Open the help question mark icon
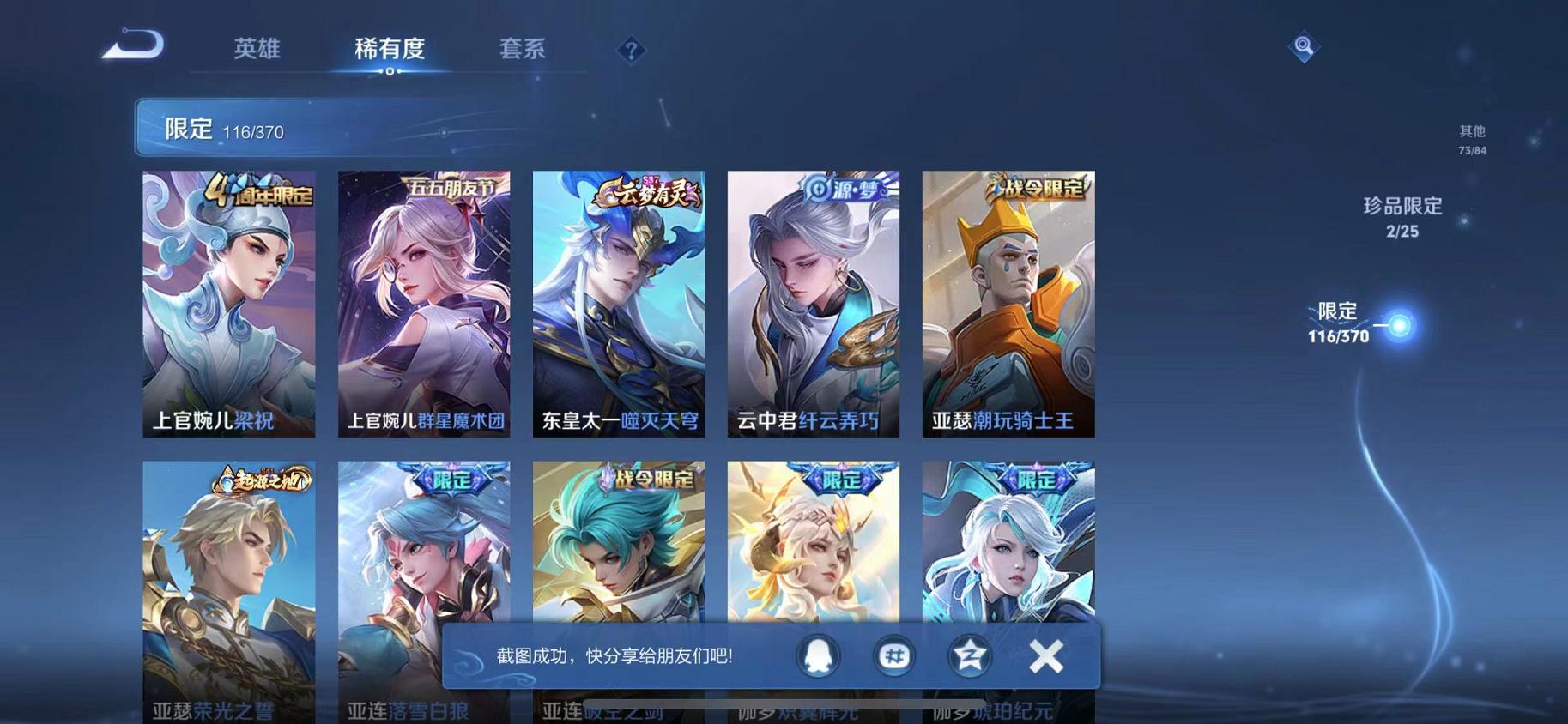 click(x=632, y=51)
